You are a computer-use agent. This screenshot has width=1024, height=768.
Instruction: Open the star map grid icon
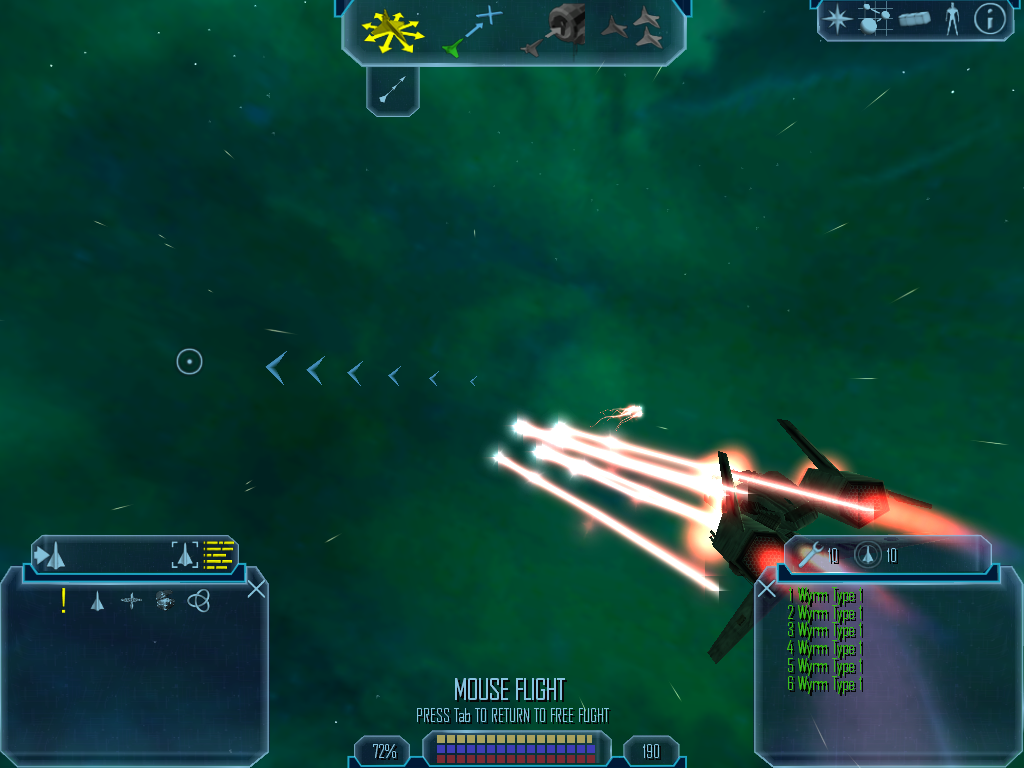point(875,19)
